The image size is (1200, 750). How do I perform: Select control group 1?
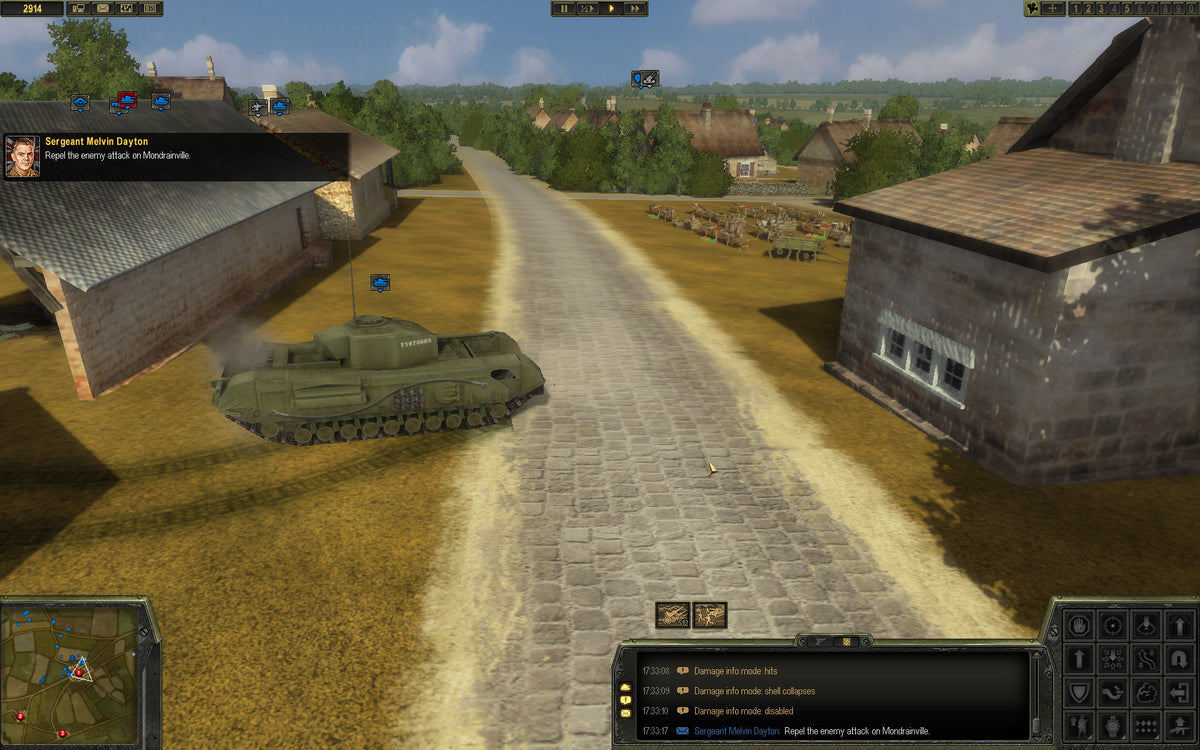tap(1076, 9)
